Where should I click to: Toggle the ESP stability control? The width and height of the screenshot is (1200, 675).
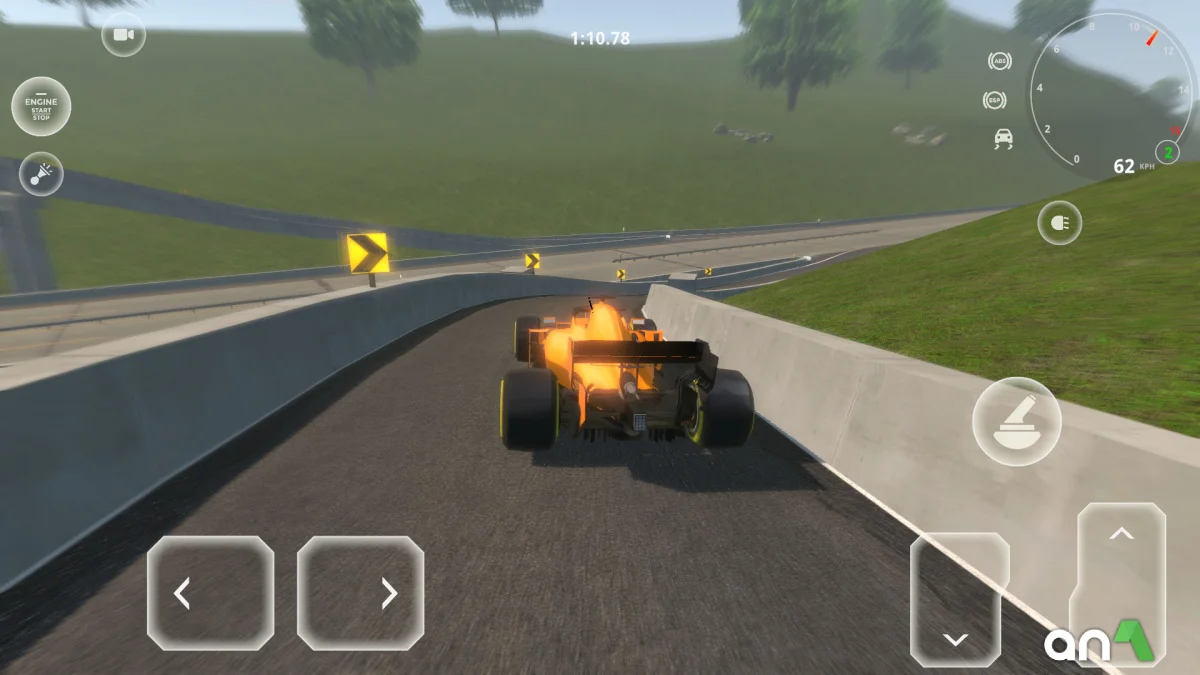[995, 100]
